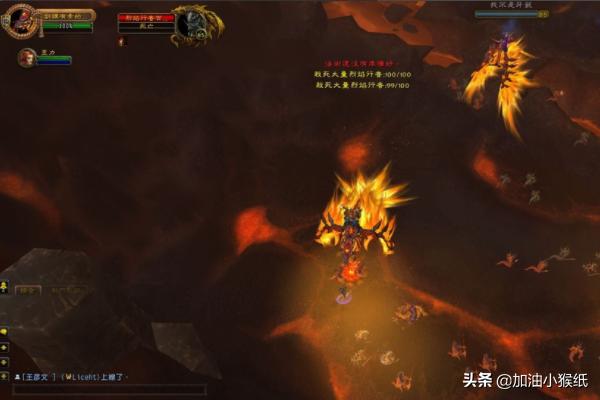The height and width of the screenshot is (400, 600).
Task: Click the player name 王彦文 in chat
Action: 36,376
